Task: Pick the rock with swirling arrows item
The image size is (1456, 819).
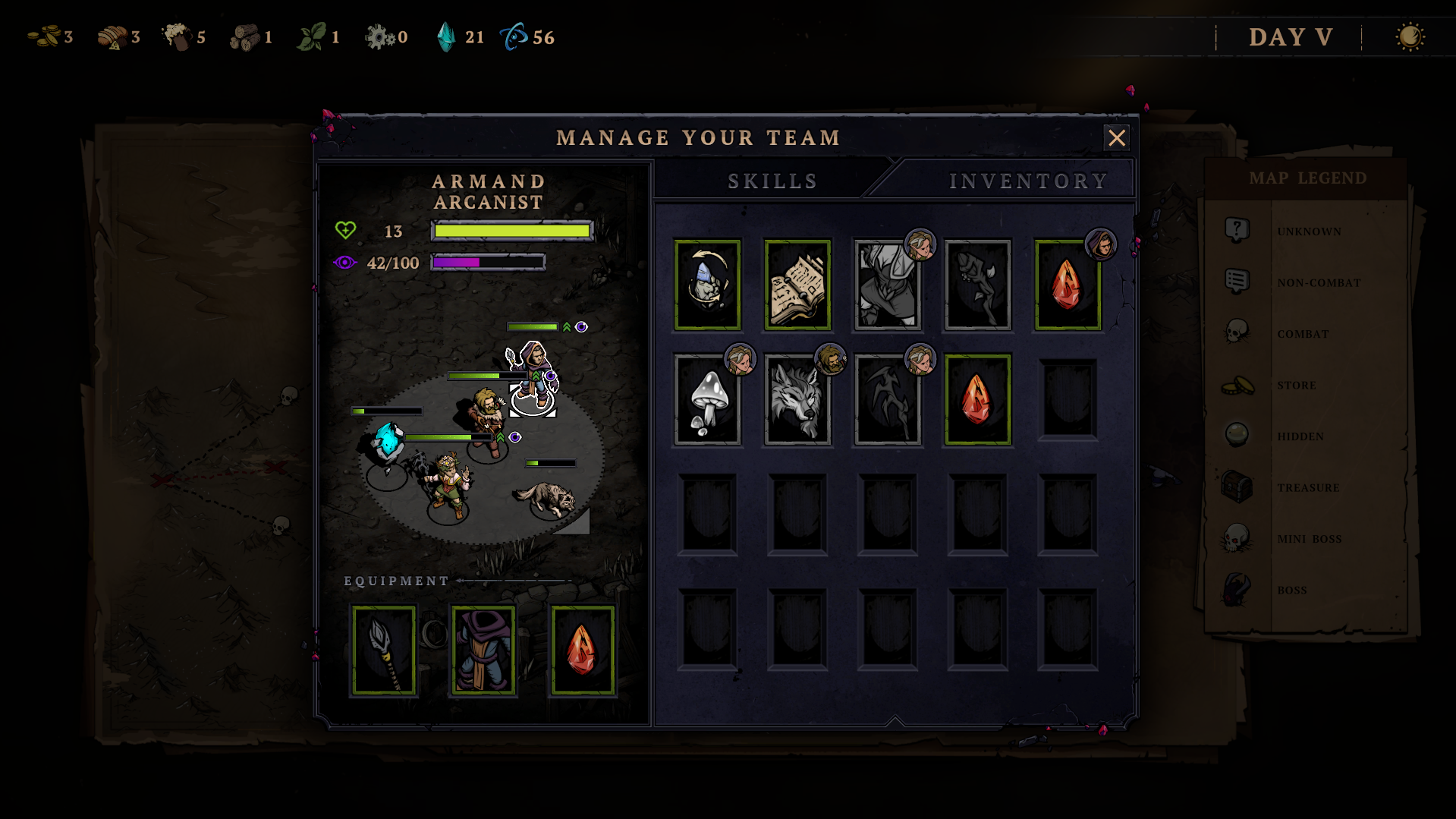Action: (707, 285)
